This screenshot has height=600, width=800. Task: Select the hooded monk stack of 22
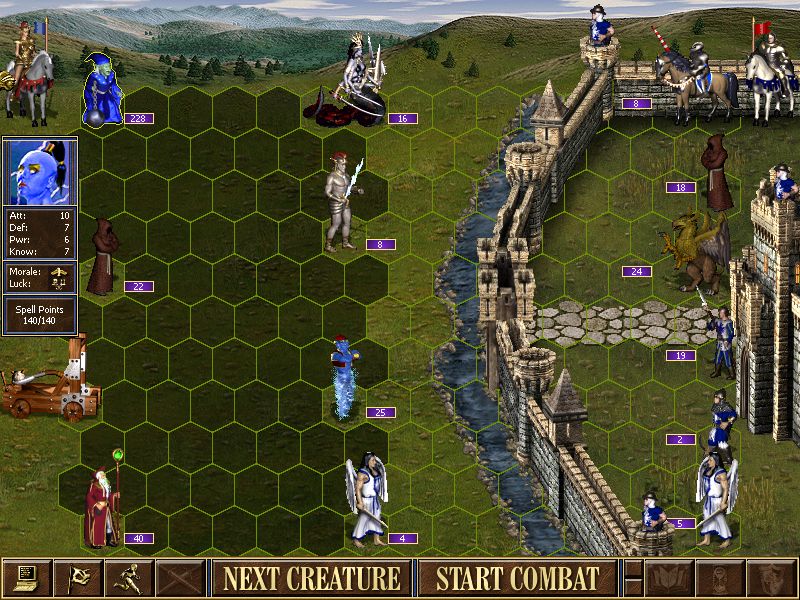tap(103, 258)
